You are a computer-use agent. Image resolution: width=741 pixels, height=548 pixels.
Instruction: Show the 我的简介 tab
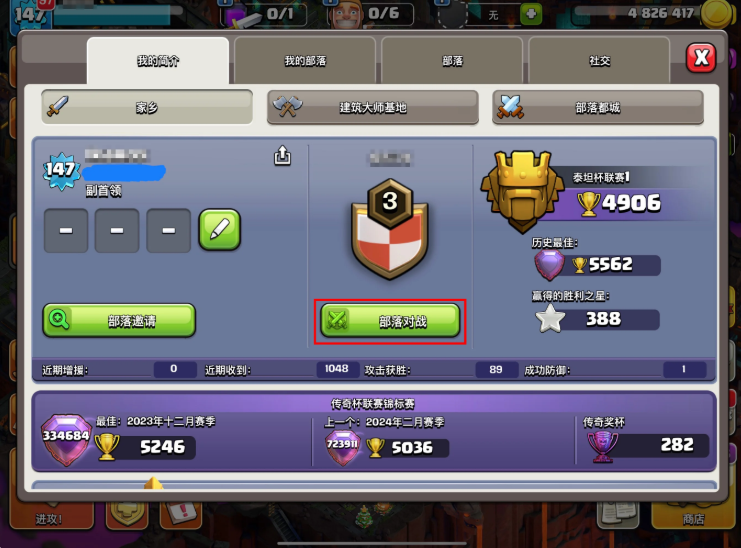(x=157, y=61)
